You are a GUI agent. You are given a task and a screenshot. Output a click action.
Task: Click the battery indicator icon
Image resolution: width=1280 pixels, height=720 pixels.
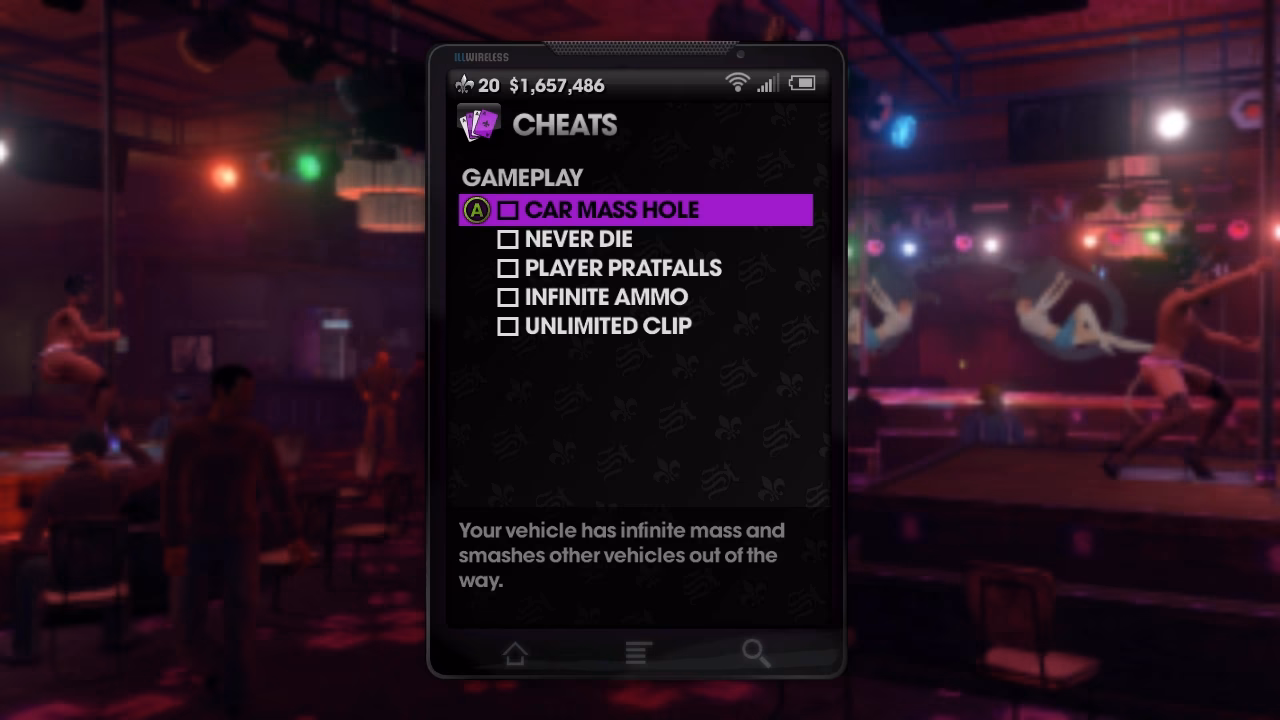click(x=800, y=84)
